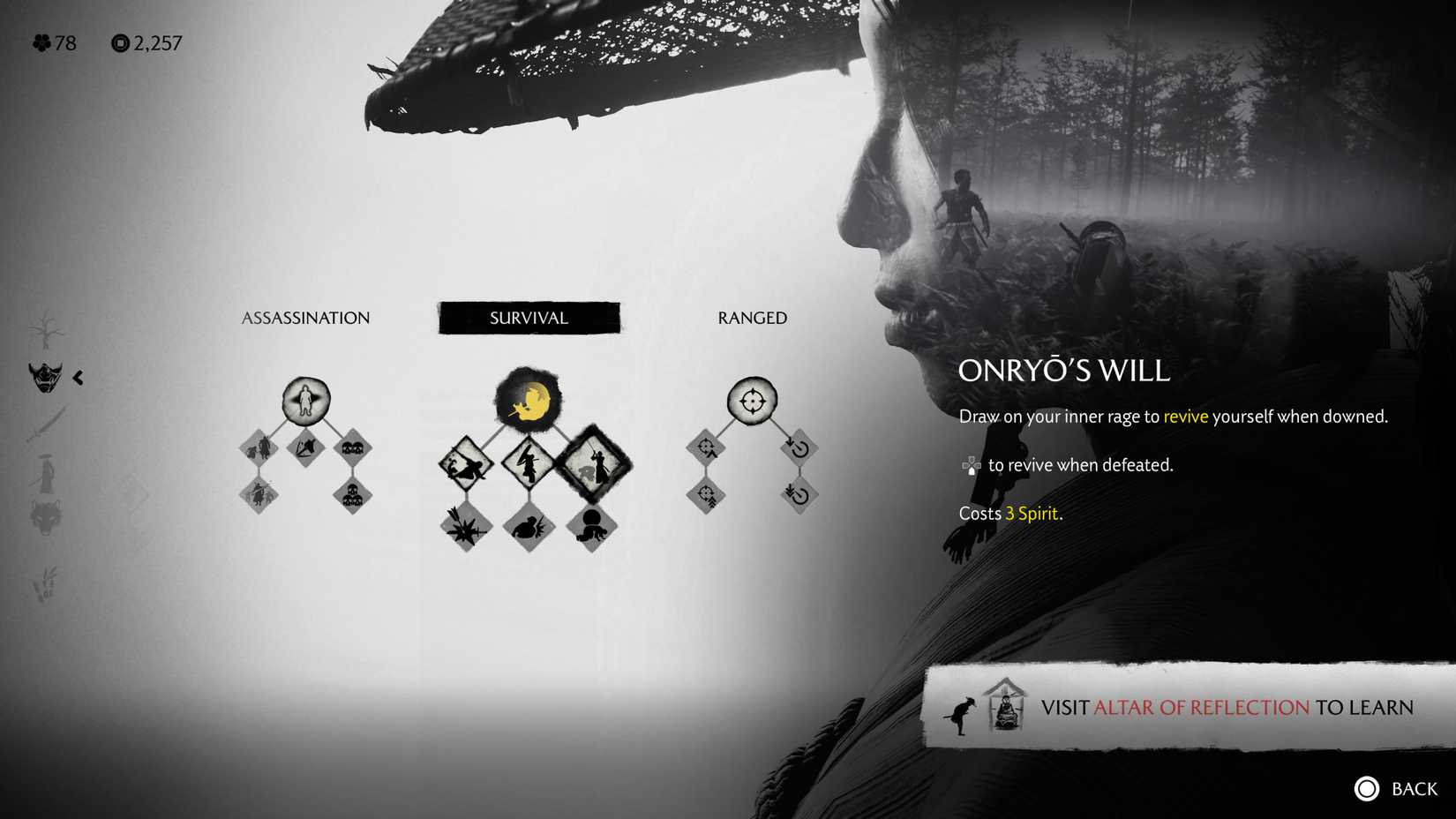
Task: Switch to the Assassination tab
Action: pyautogui.click(x=305, y=318)
